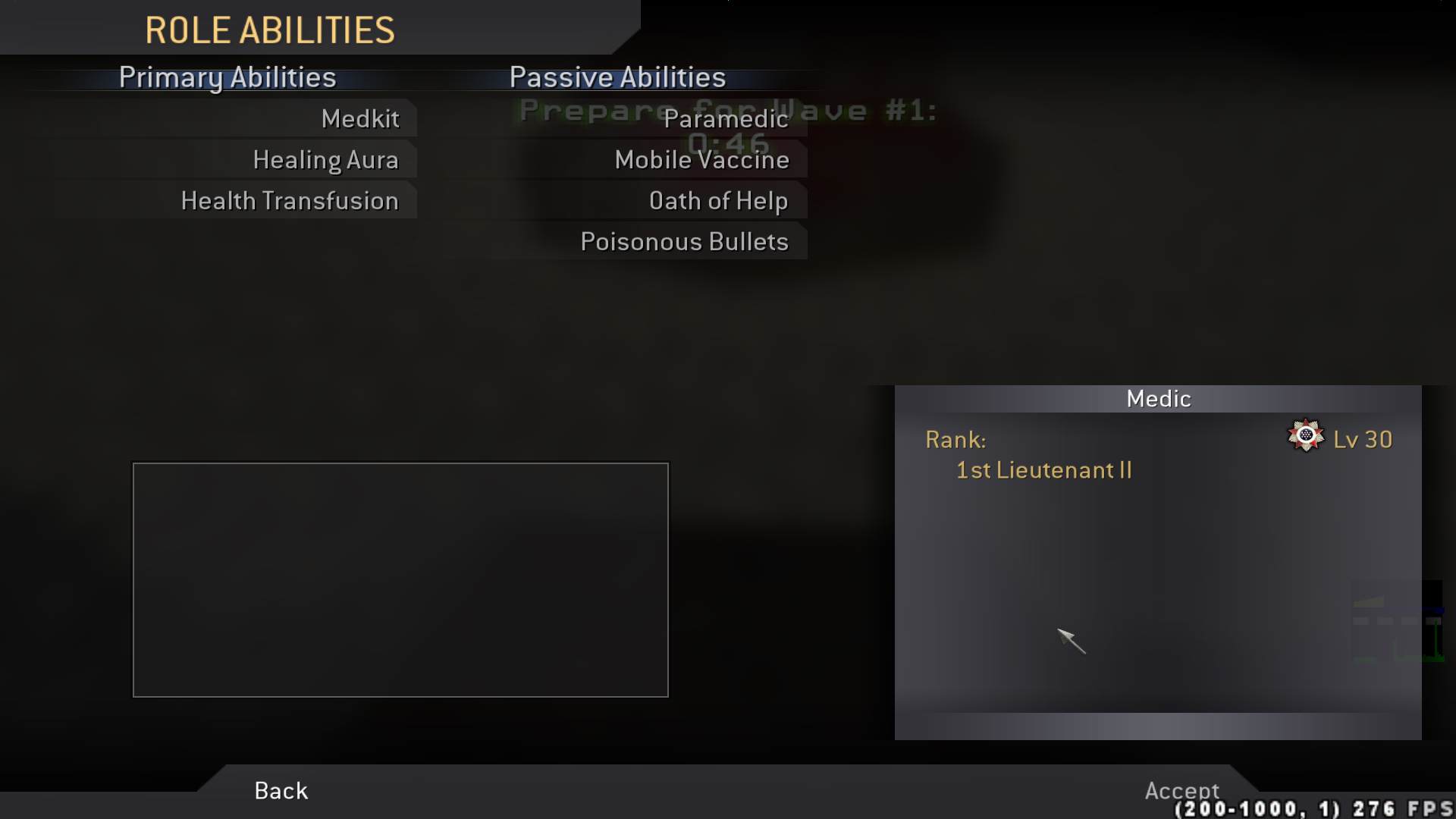The image size is (1456, 819).
Task: Select the Oath of Help passive
Action: [719, 200]
